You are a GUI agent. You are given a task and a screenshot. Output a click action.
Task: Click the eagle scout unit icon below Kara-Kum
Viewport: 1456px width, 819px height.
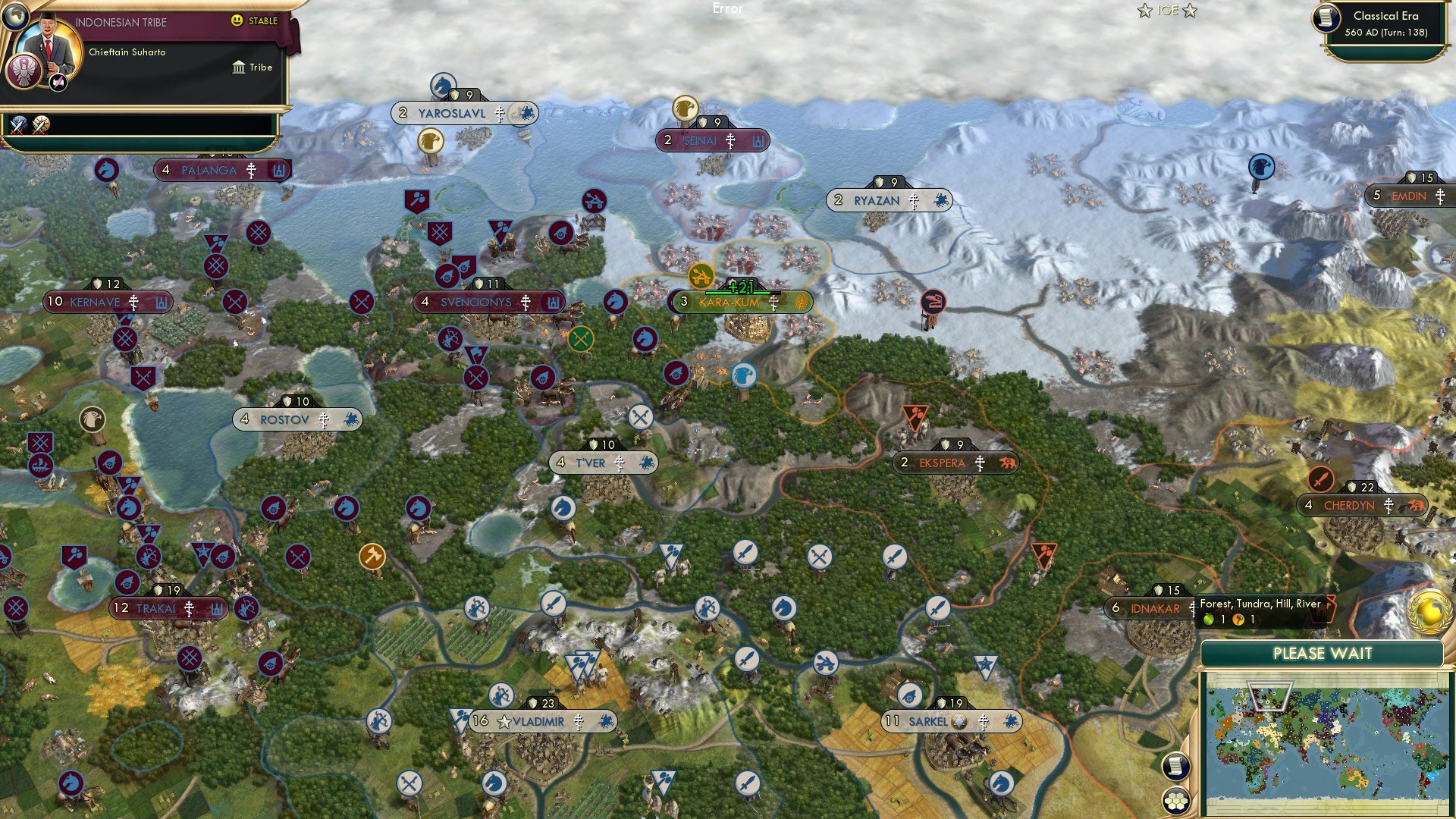(744, 376)
